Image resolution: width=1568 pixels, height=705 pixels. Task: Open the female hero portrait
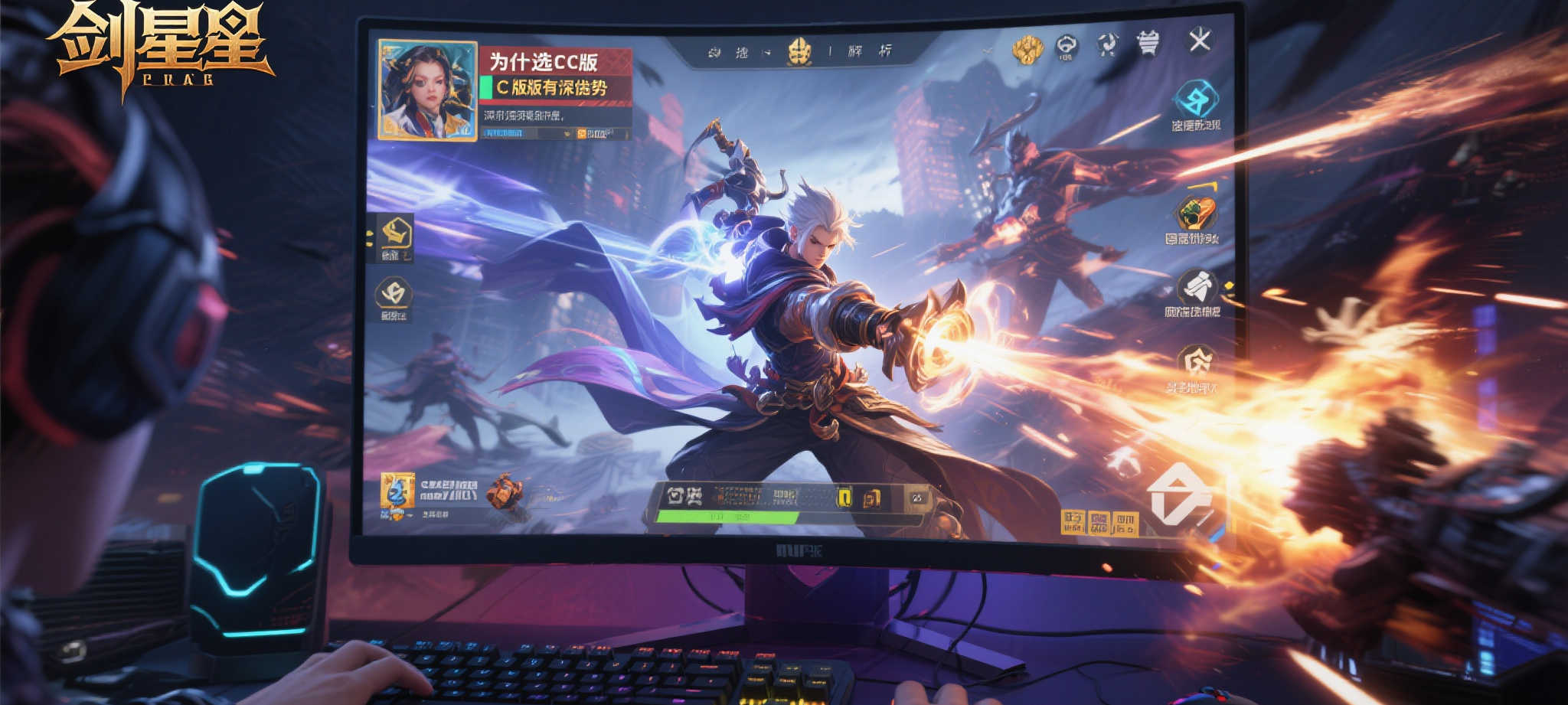[427, 90]
